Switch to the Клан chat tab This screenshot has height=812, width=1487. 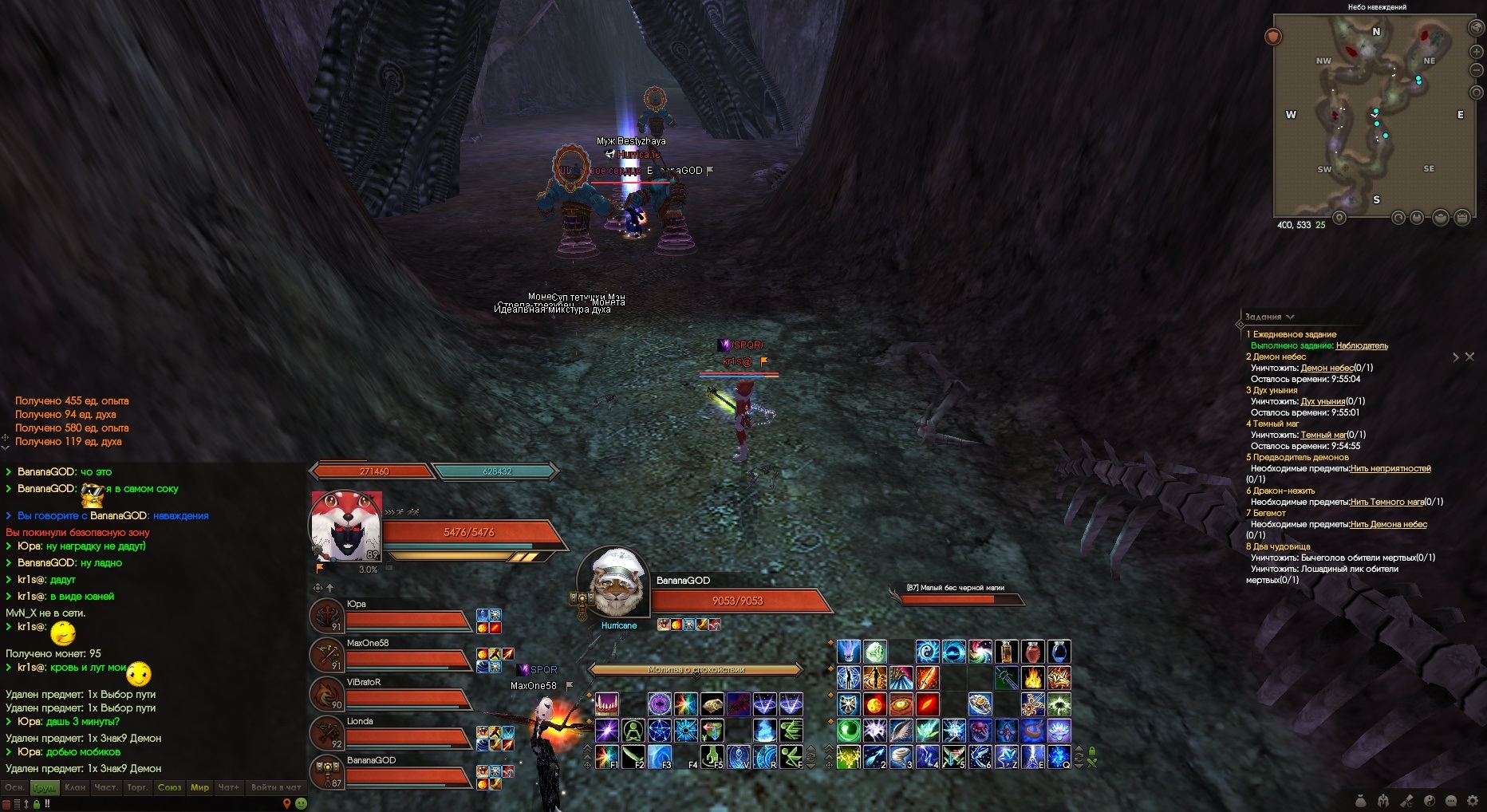click(75, 787)
